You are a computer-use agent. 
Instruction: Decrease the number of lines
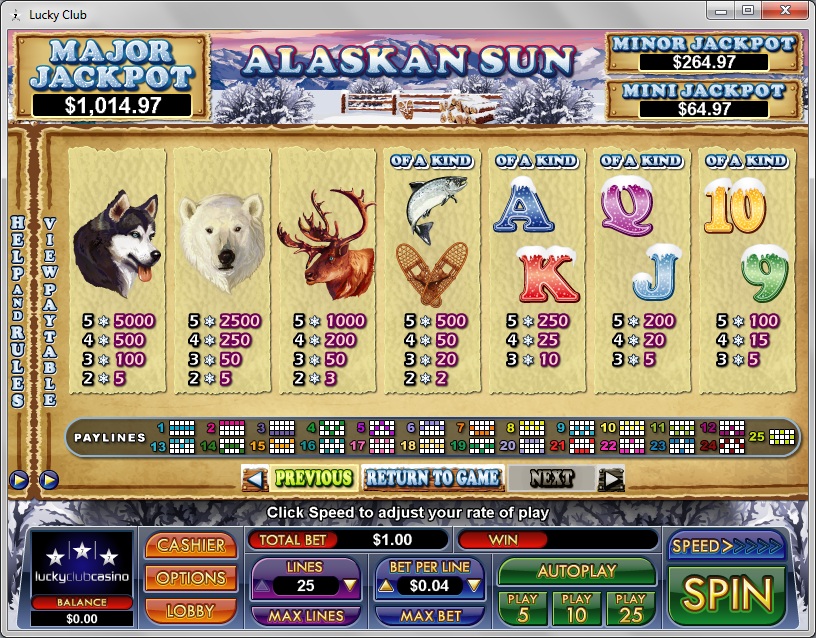coord(349,586)
